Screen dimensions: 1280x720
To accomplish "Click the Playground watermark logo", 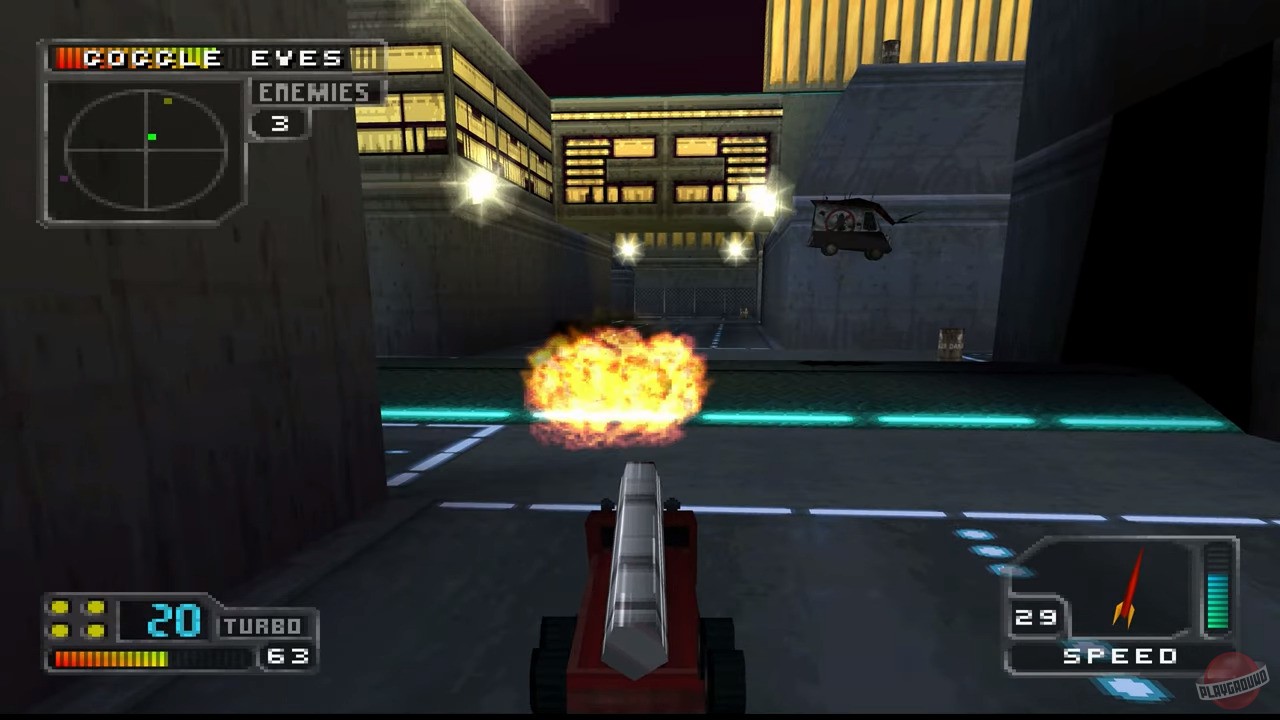I will click(1230, 680).
